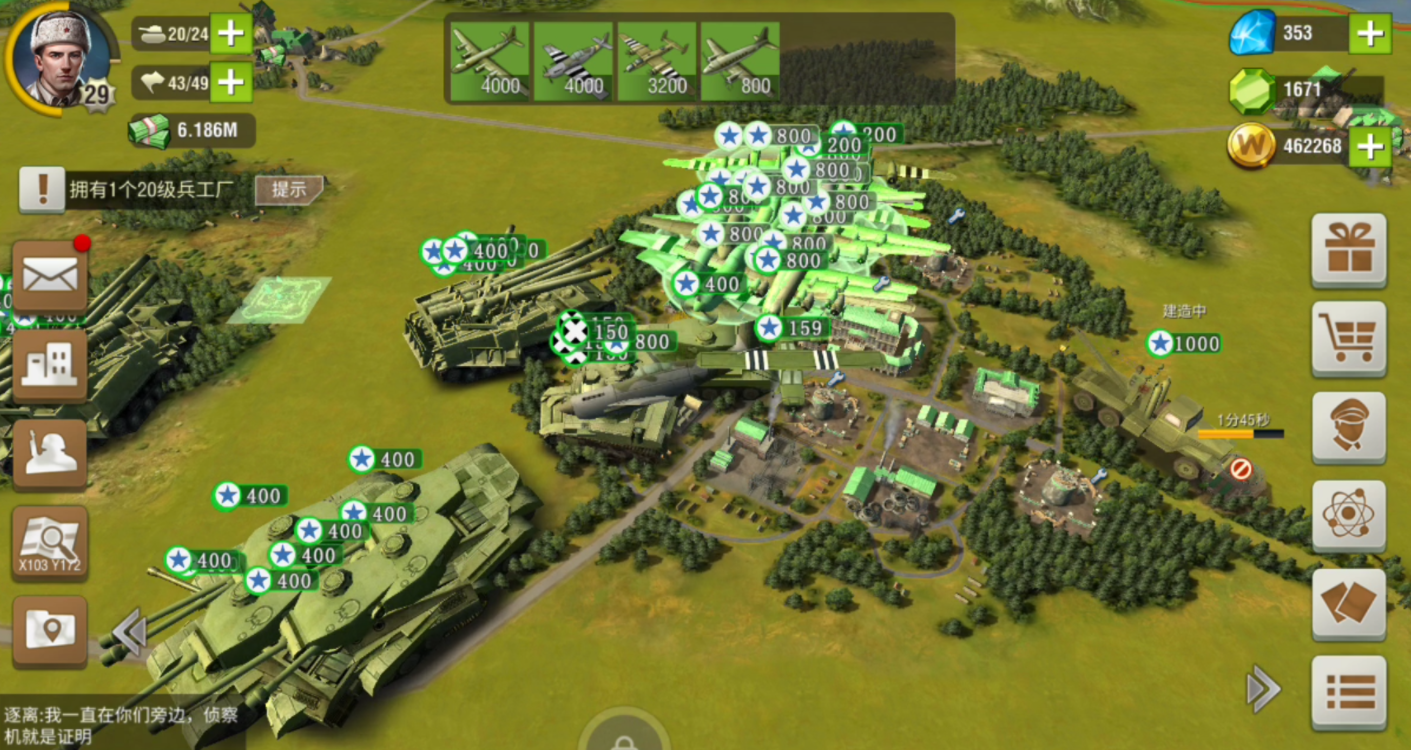Image resolution: width=1411 pixels, height=750 pixels.
Task: Tap the 提示 hint button
Action: 288,190
